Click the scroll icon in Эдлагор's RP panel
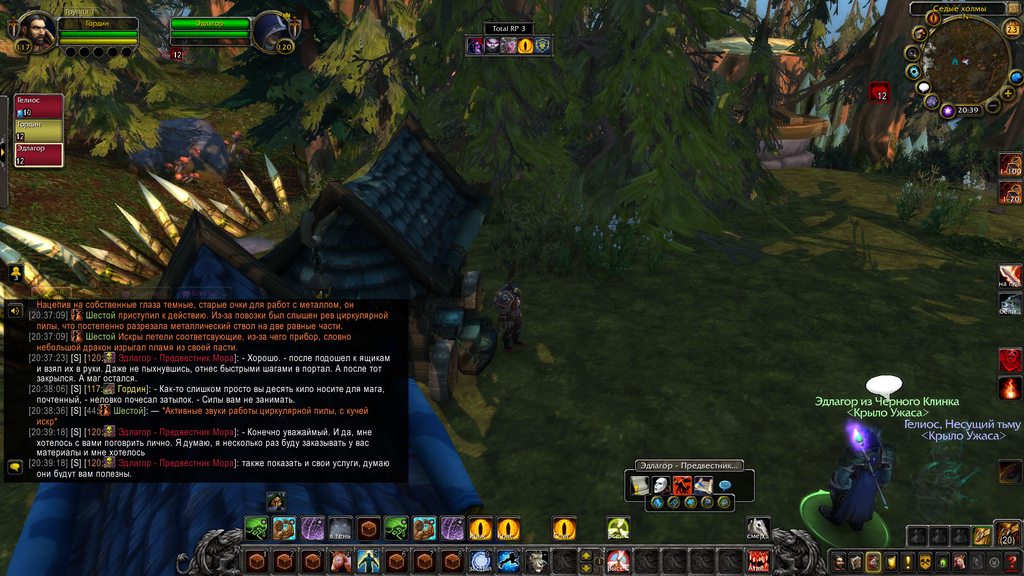Viewport: 1024px width, 576px height. [x=639, y=485]
